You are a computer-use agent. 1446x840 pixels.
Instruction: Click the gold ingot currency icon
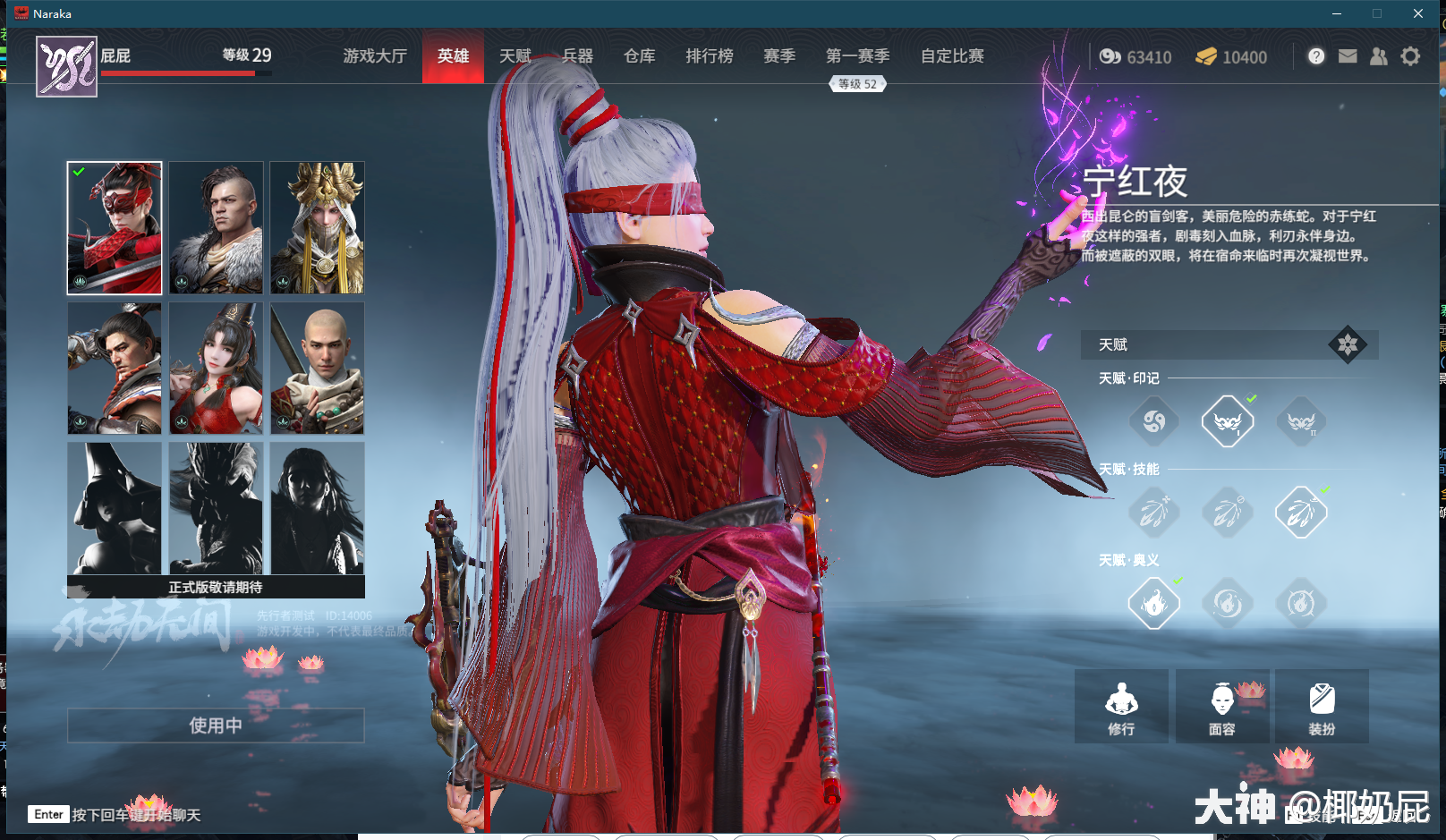(1208, 56)
